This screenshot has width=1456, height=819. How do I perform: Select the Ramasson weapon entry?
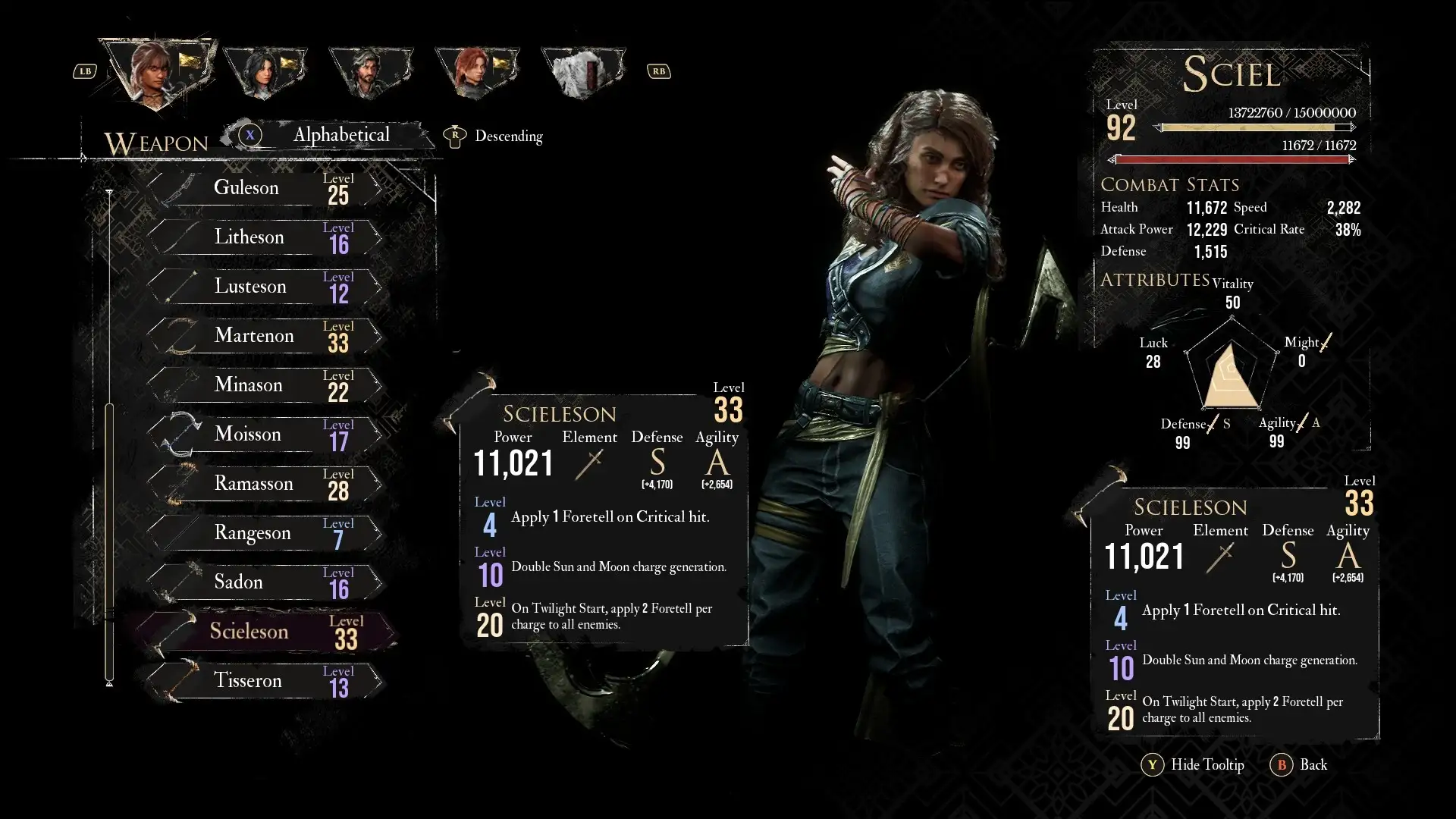click(x=265, y=484)
